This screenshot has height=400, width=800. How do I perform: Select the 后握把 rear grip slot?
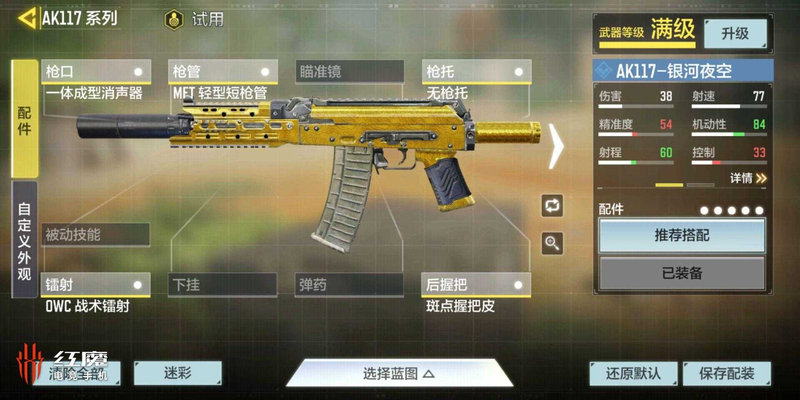(x=475, y=285)
